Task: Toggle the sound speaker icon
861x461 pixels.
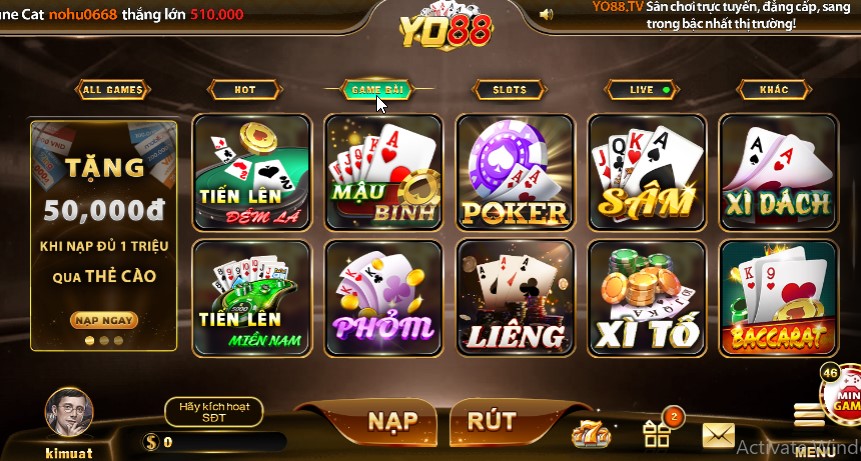Action: tap(546, 14)
